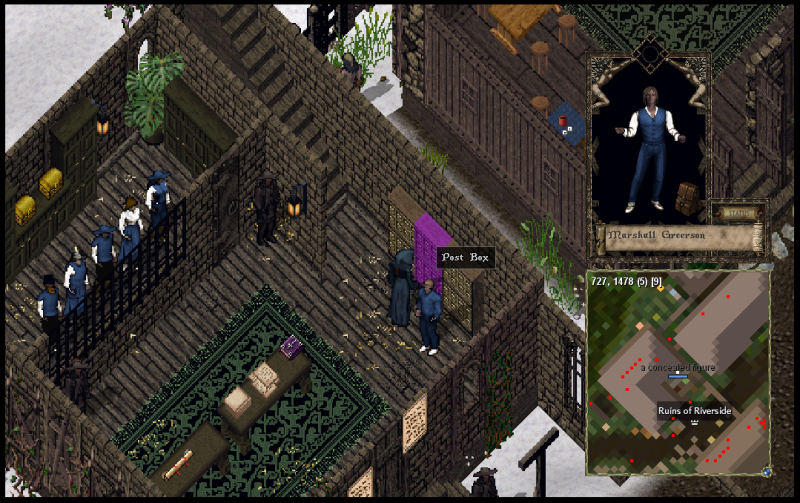Click the globe icon on the minimap corner
Viewport: 800px width, 503px height.
point(766,470)
